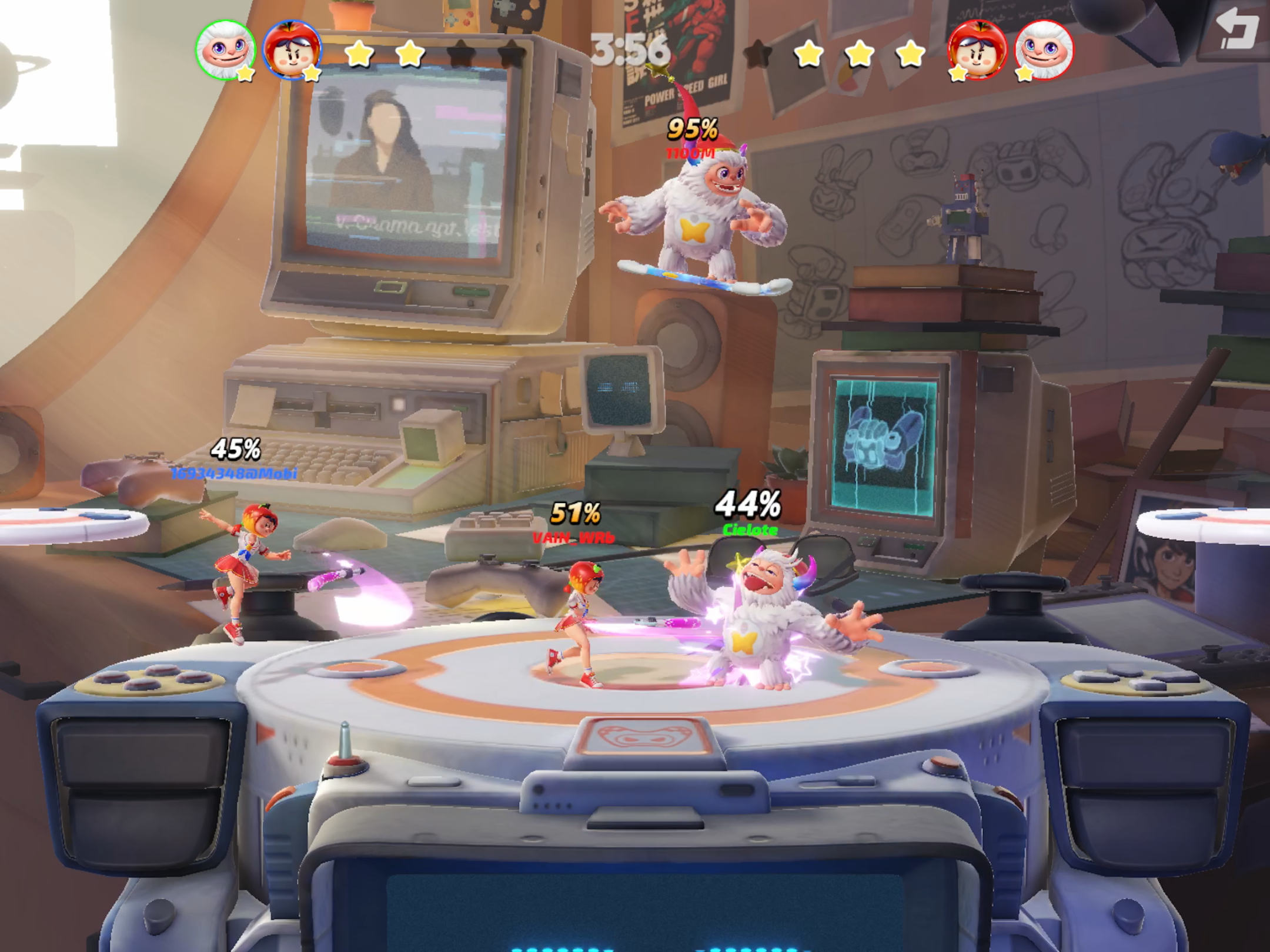The height and width of the screenshot is (952, 1270).
Task: Tap the middle star in the enemy row
Action: tap(860, 54)
